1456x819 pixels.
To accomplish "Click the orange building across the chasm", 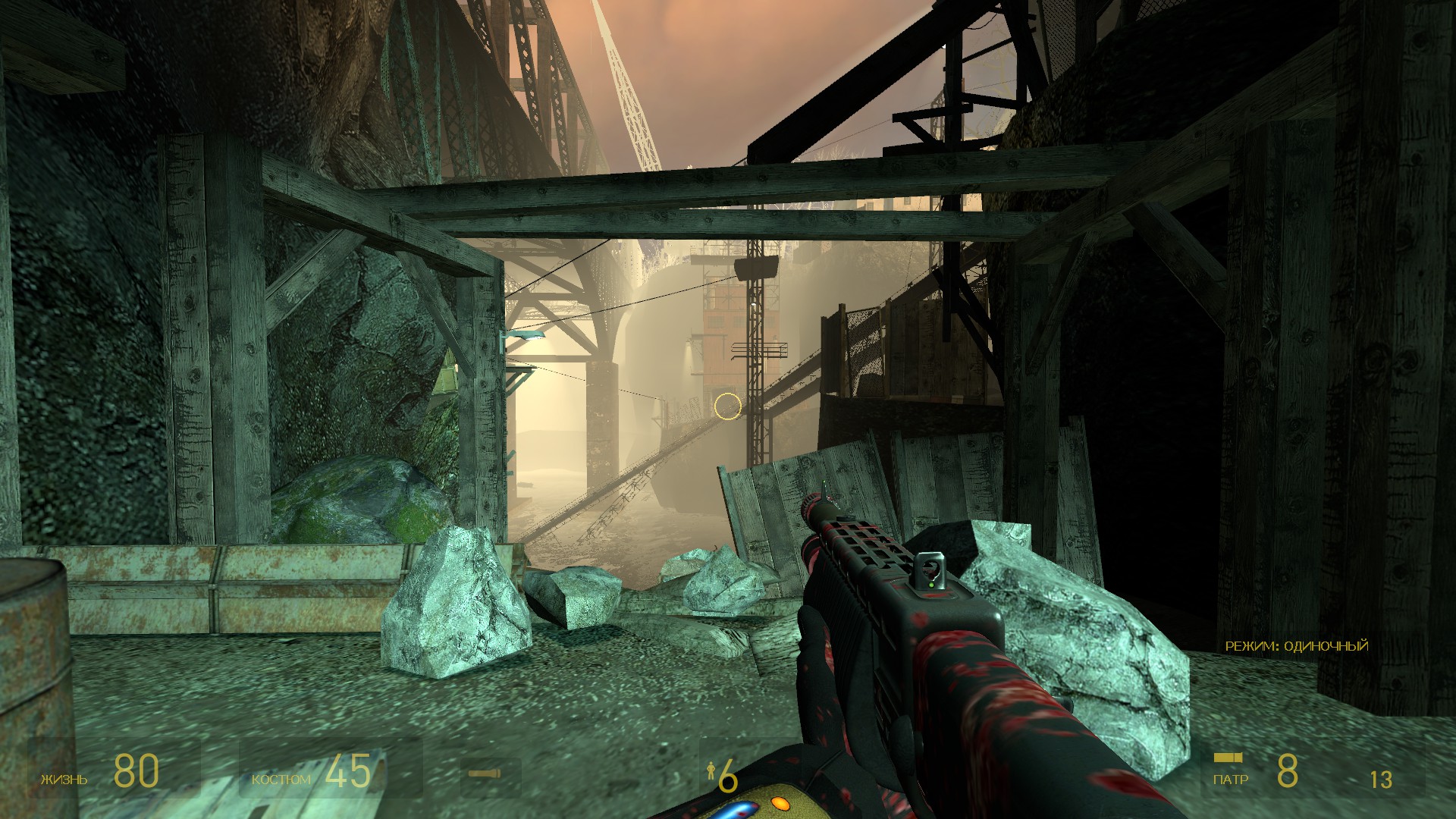I will click(x=720, y=326).
